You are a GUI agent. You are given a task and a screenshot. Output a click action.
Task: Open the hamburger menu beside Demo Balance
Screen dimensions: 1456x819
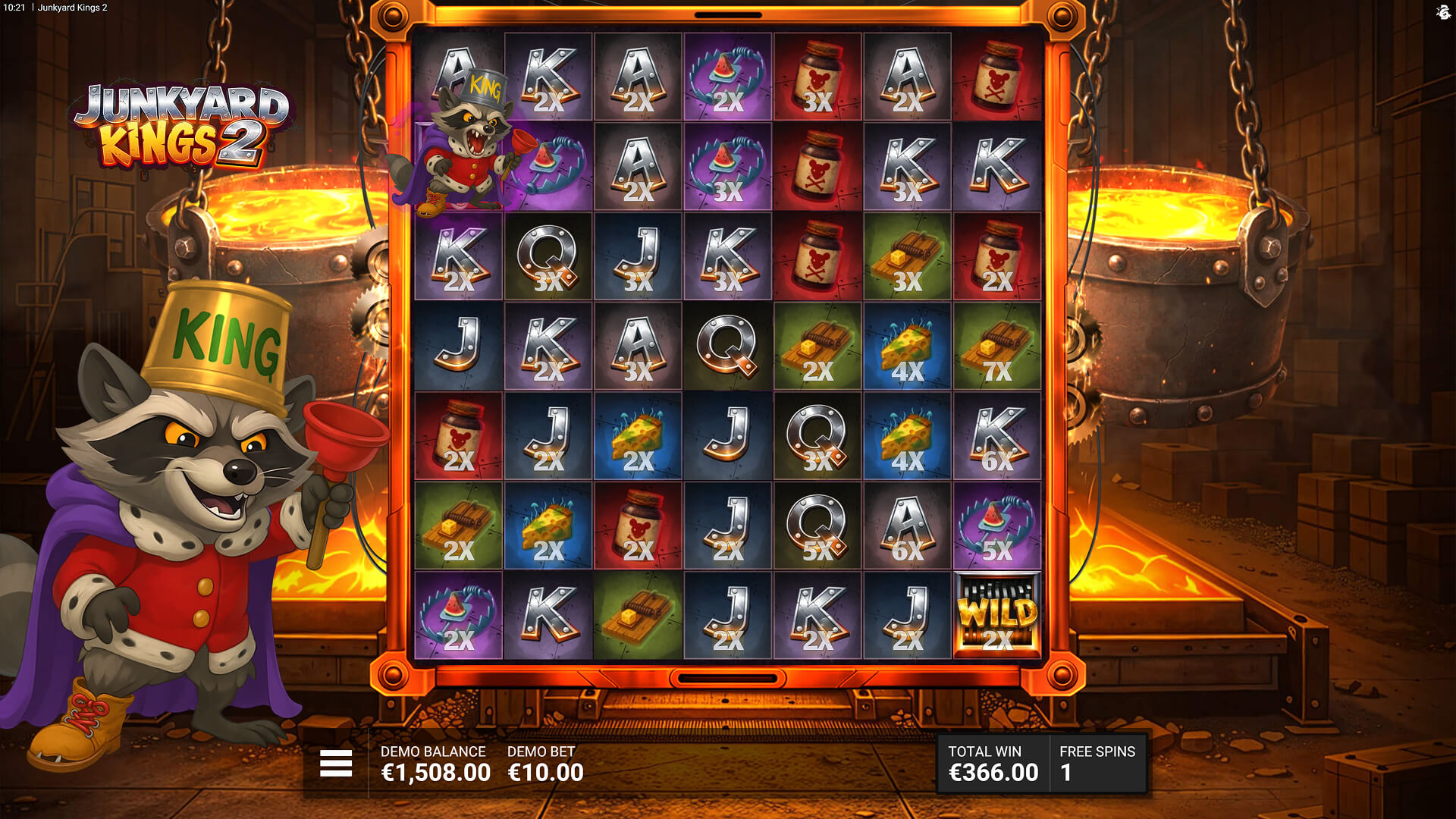tap(336, 763)
